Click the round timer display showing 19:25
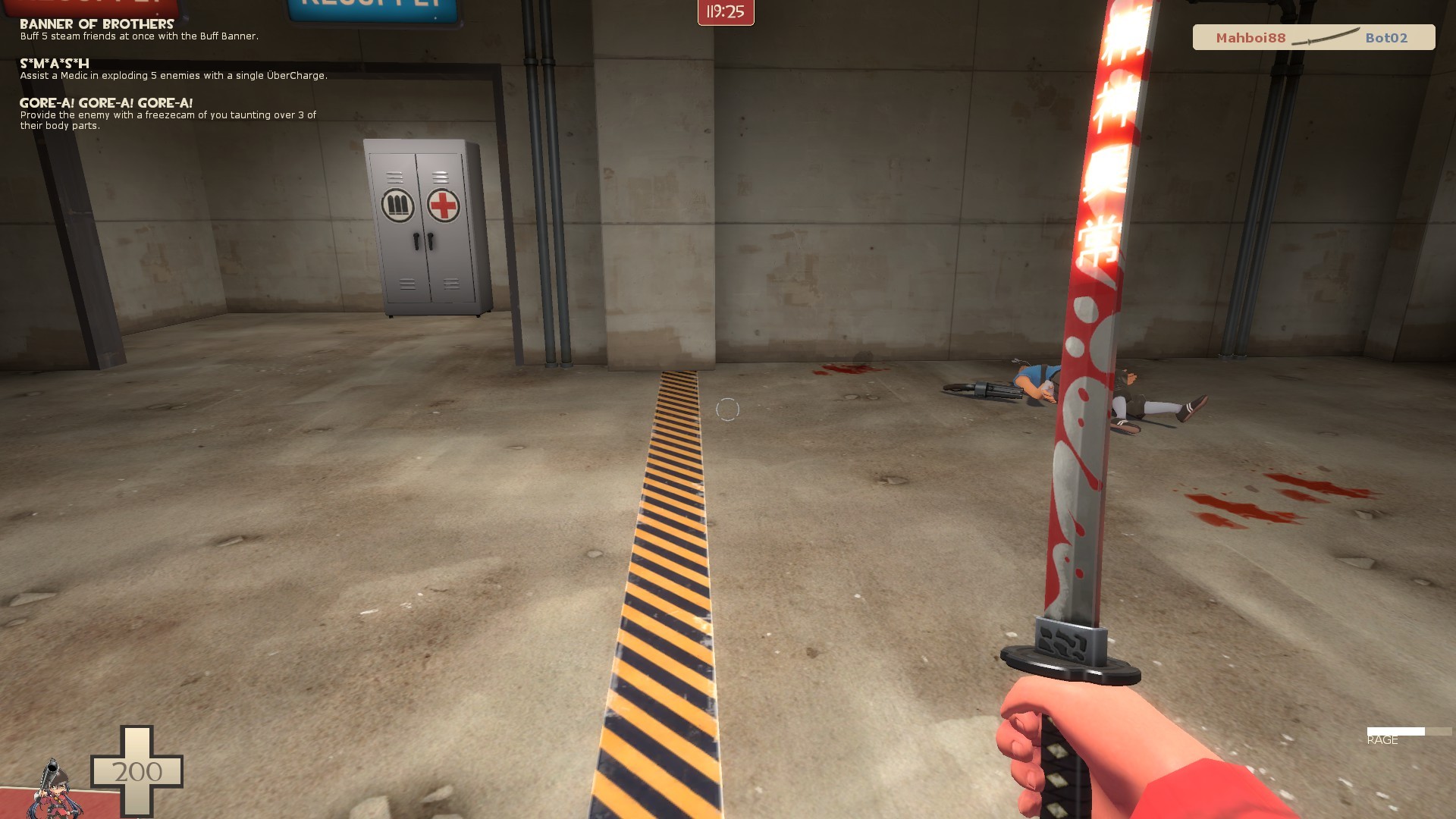This screenshot has width=1456, height=819. 724,13
